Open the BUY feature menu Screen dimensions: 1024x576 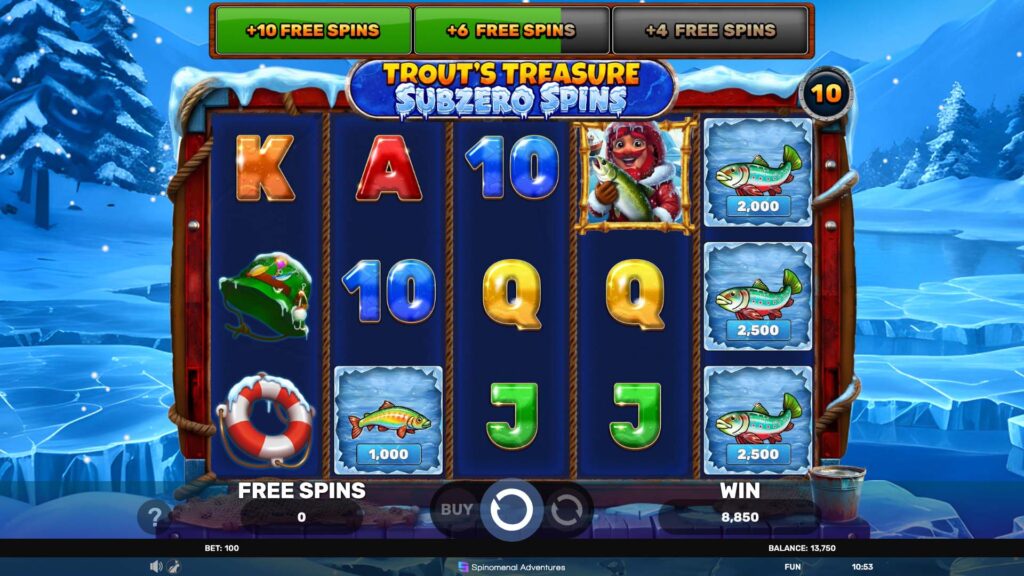[x=457, y=510]
